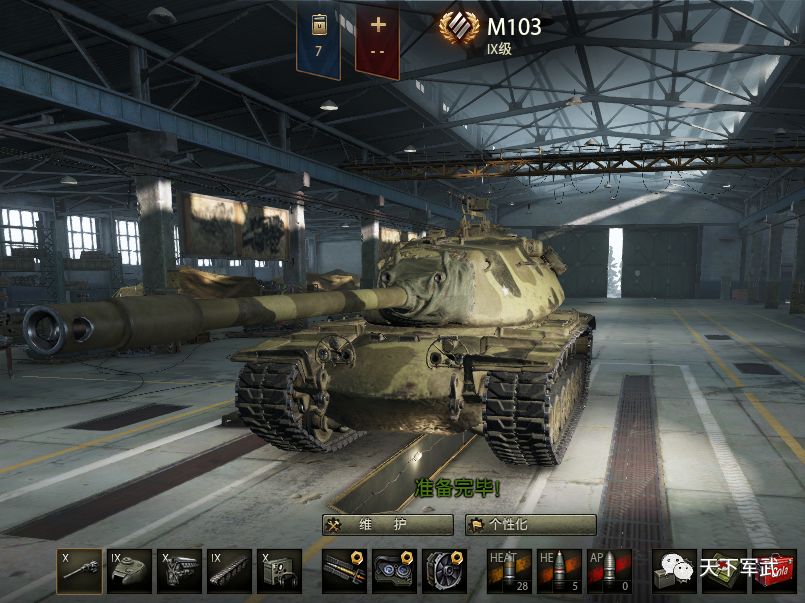Select the AP shell ammo slot

pyautogui.click(x=609, y=571)
